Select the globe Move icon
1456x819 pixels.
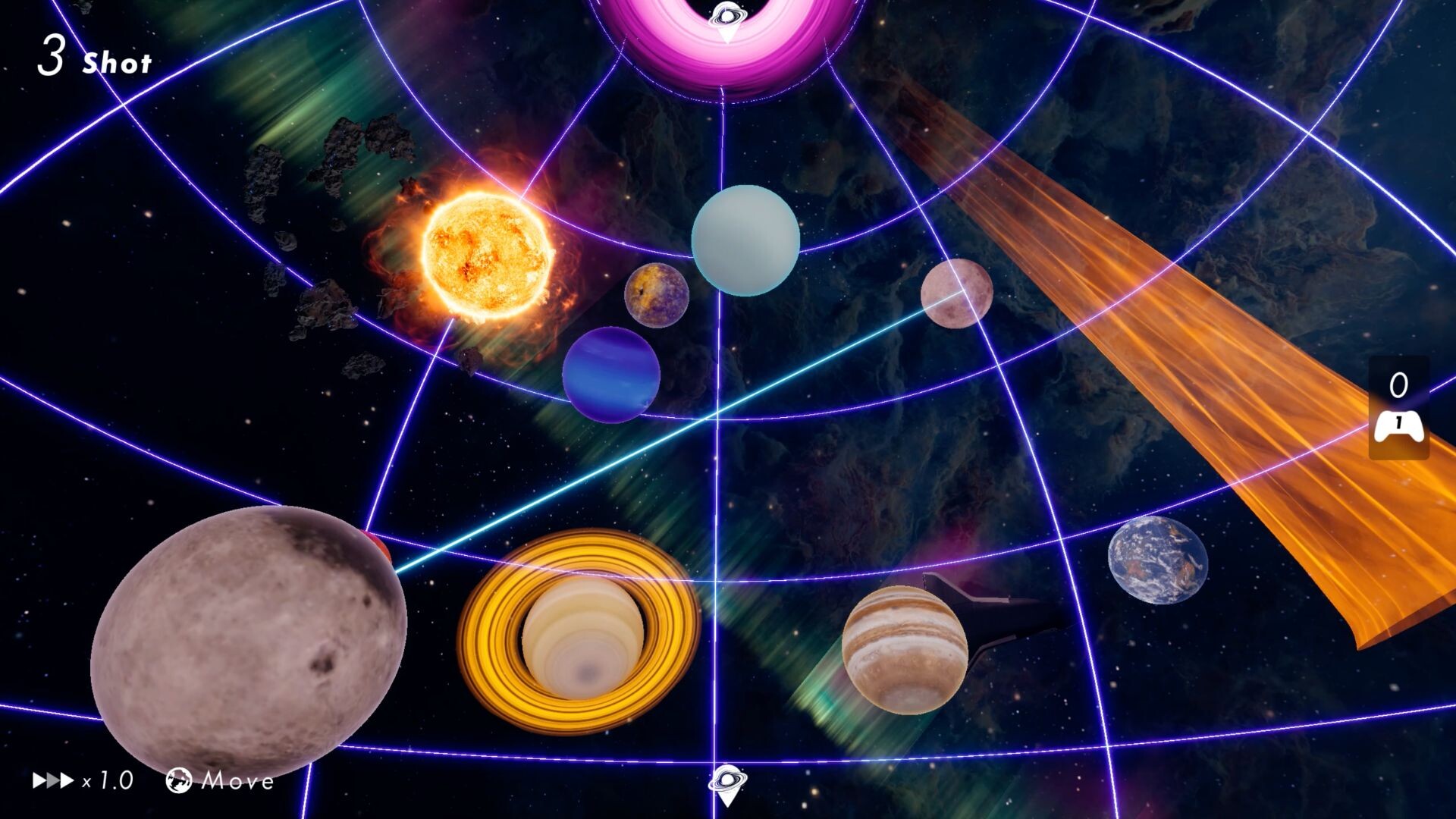click(180, 779)
